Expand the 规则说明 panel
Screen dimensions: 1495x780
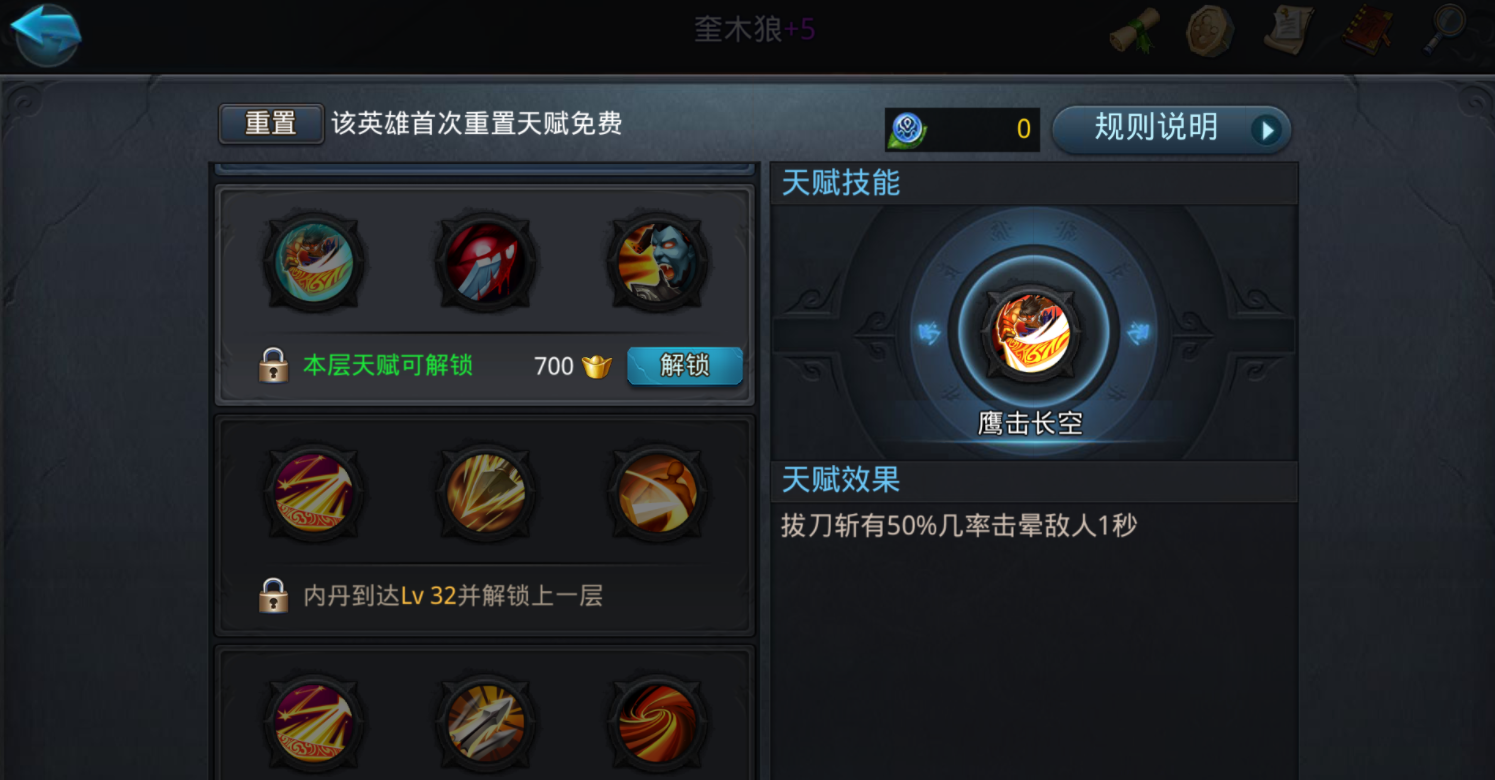pyautogui.click(x=1170, y=128)
